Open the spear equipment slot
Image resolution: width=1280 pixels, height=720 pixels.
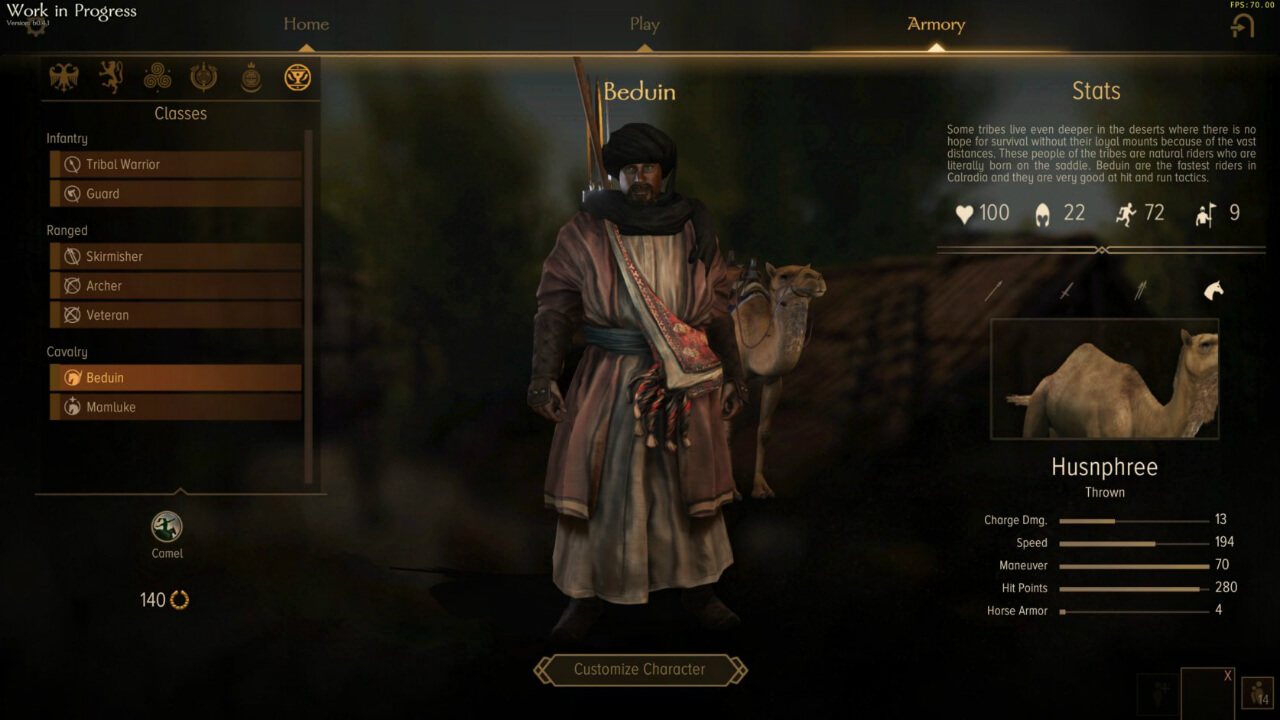[x=993, y=289]
